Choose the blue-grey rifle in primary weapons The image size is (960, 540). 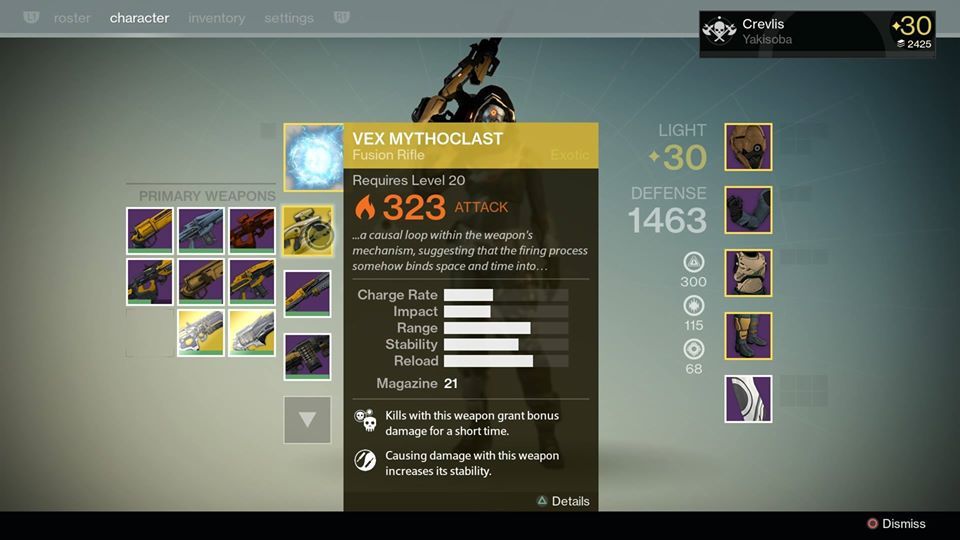[201, 230]
